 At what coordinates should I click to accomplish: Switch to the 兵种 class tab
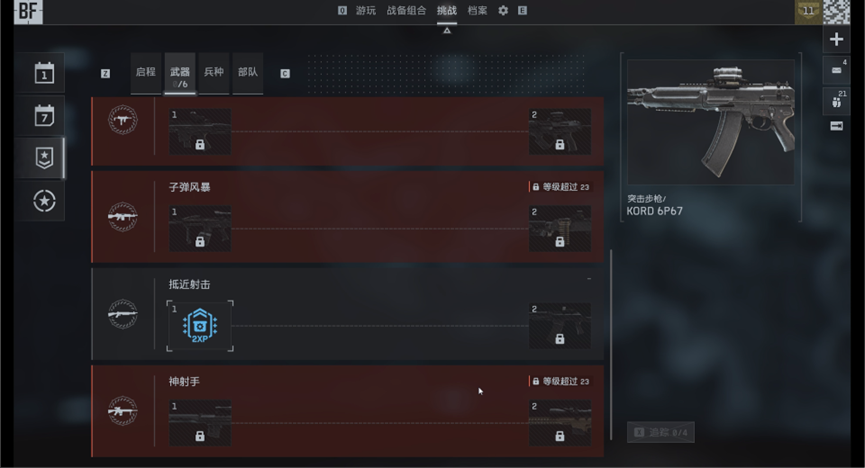[x=214, y=73]
